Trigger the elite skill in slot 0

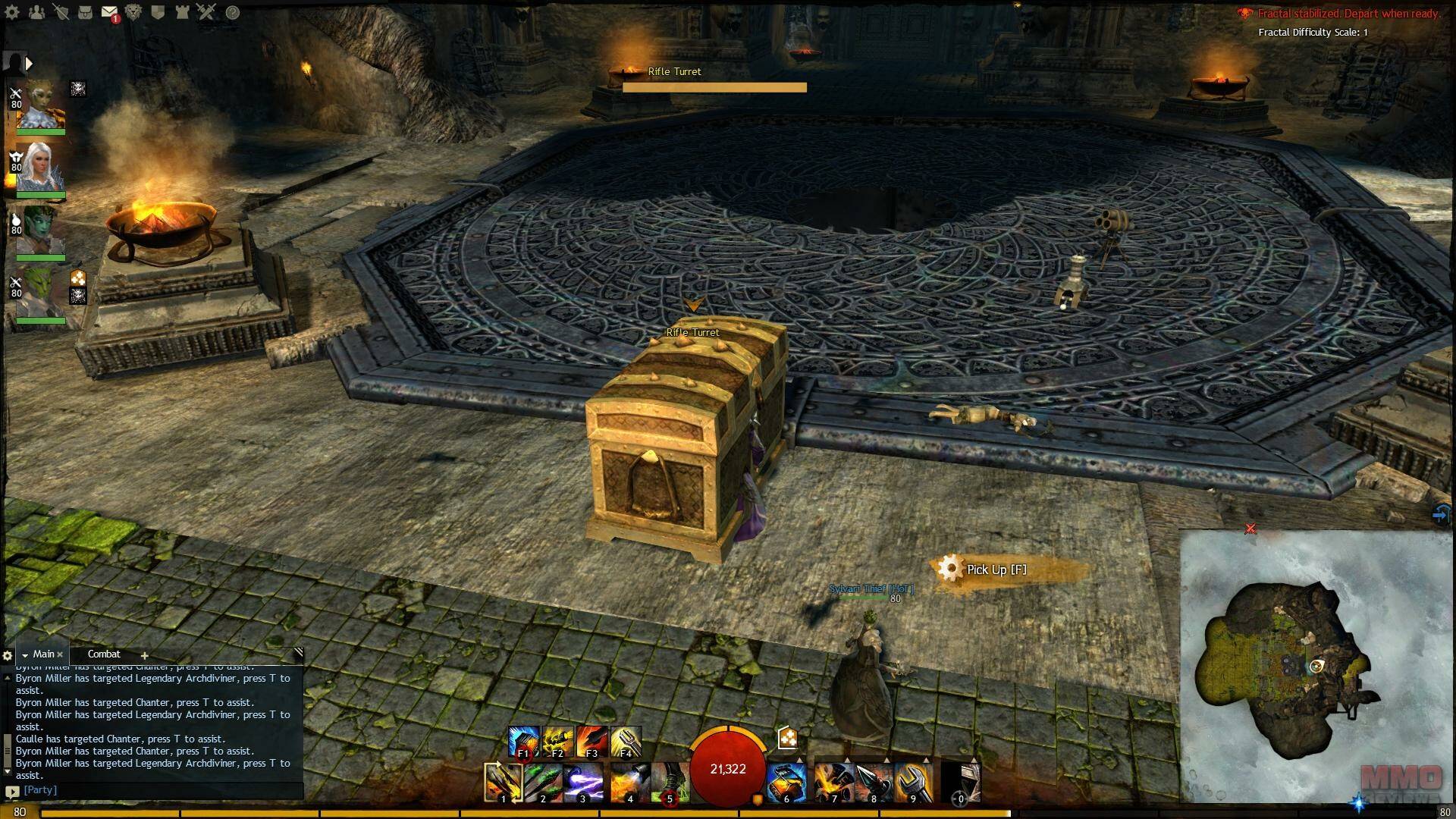pyautogui.click(x=961, y=783)
